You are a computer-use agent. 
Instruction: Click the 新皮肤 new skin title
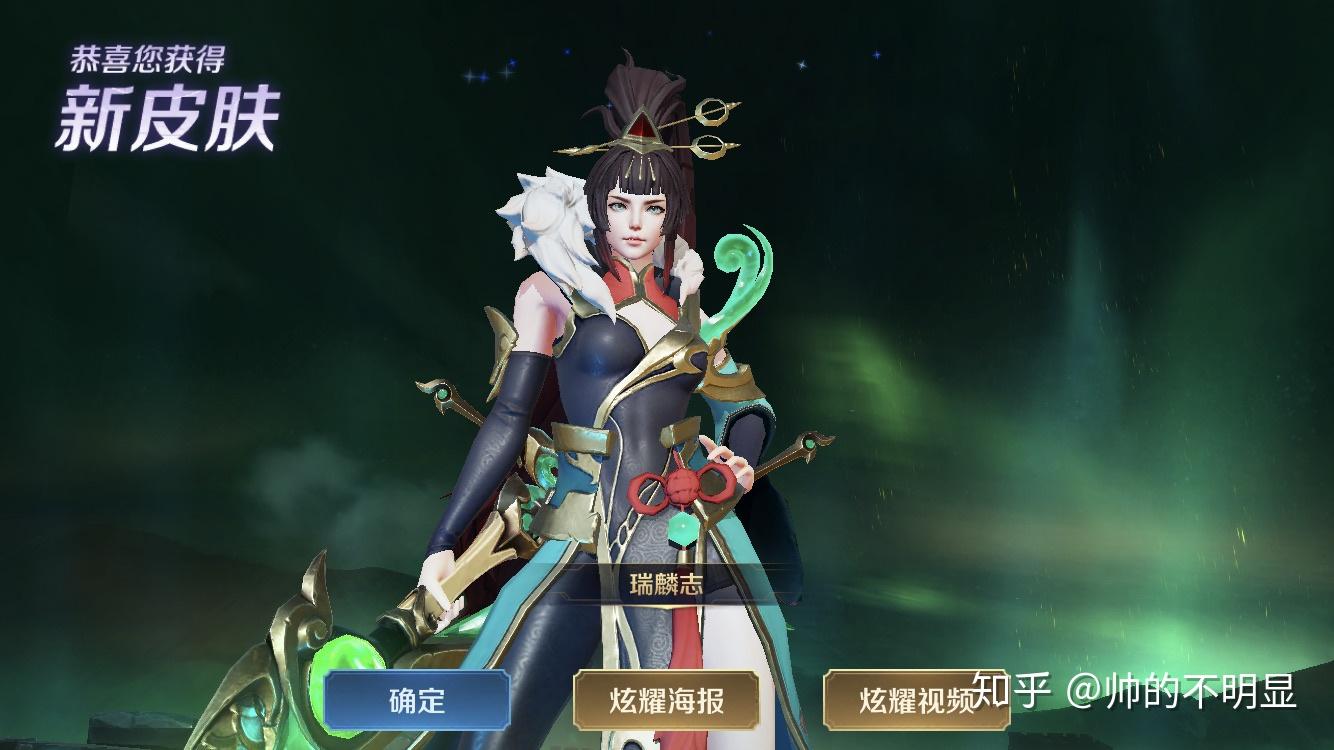168,118
